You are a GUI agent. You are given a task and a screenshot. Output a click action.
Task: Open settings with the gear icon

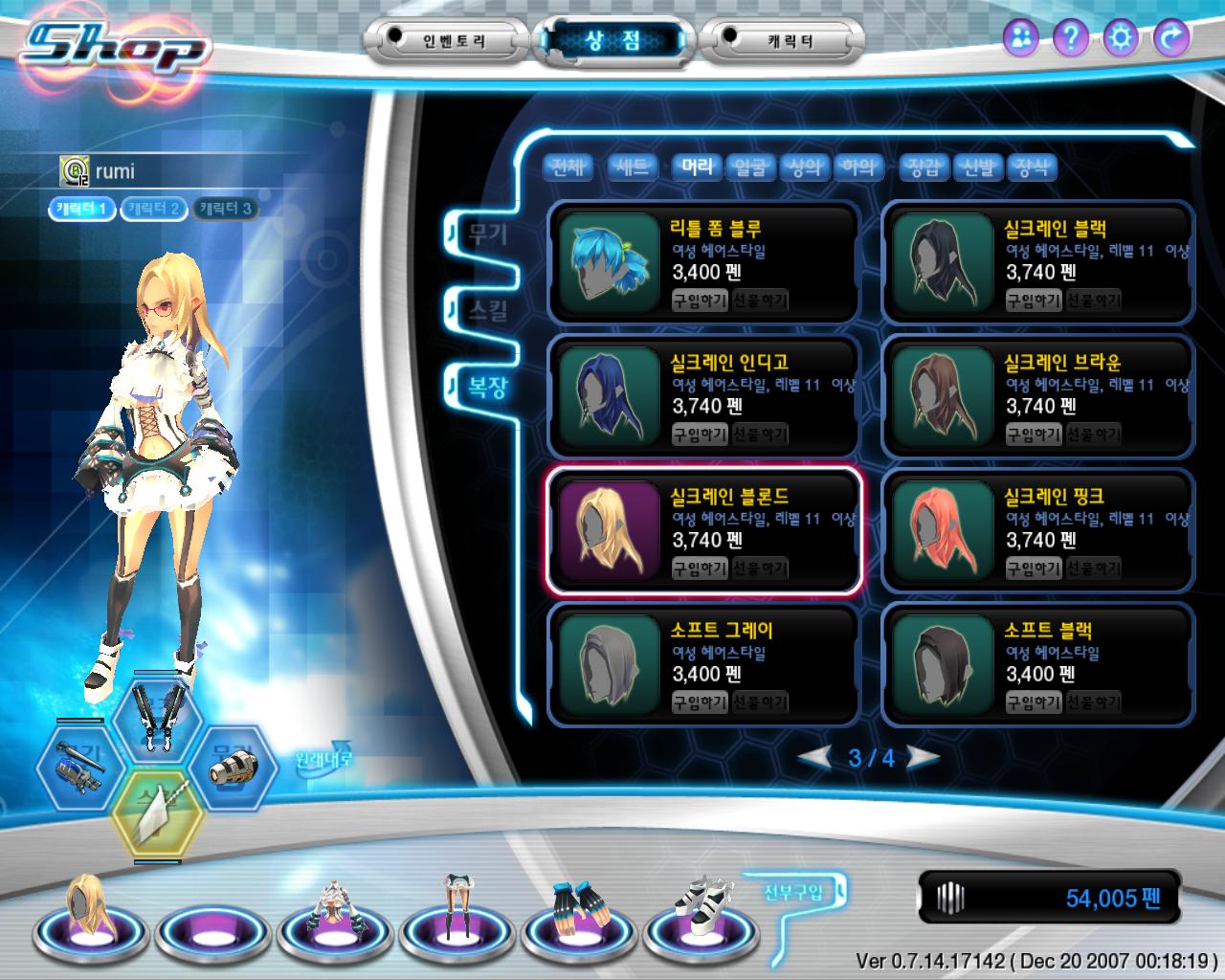[1121, 38]
